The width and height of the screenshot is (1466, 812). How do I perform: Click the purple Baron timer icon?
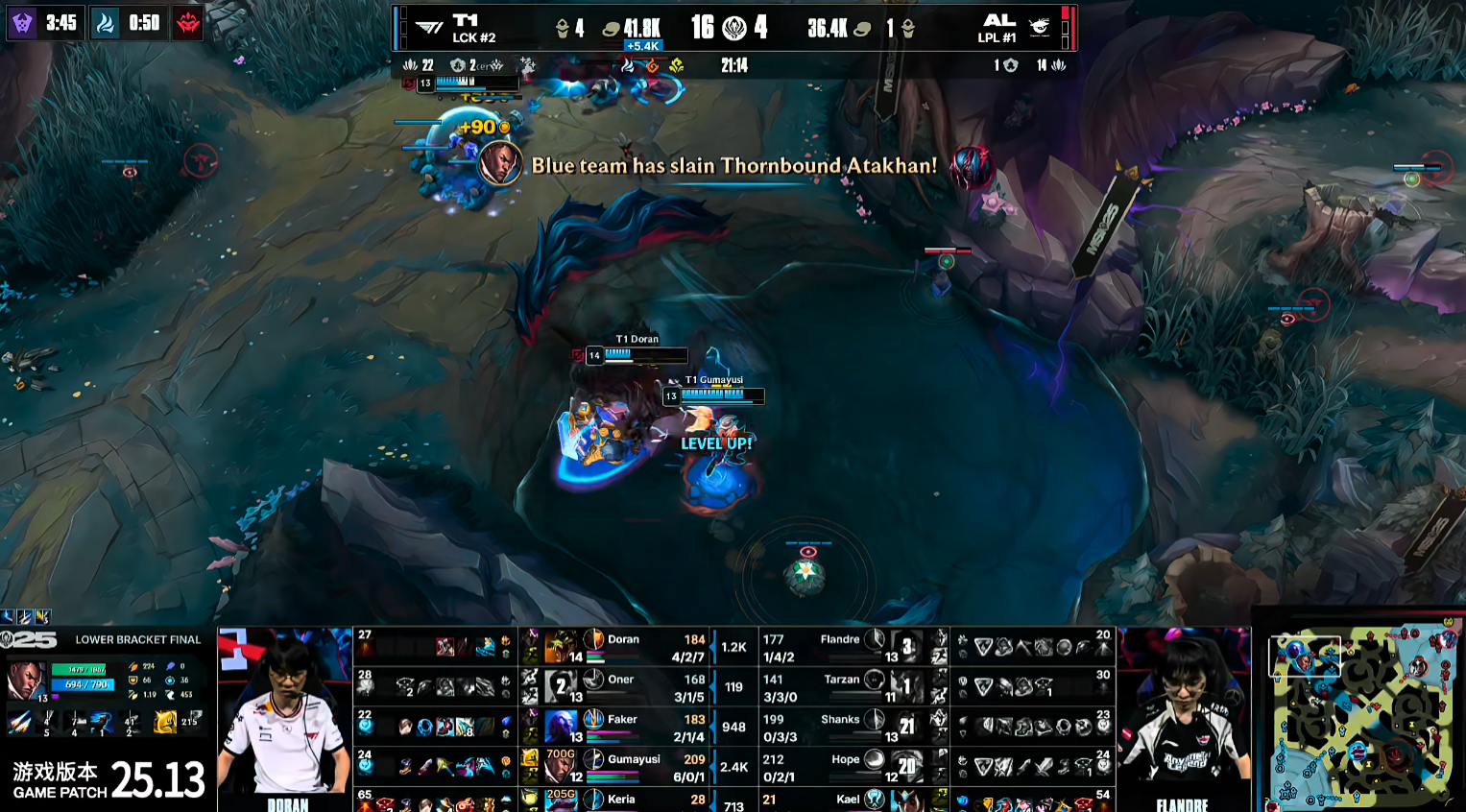pyautogui.click(x=21, y=22)
